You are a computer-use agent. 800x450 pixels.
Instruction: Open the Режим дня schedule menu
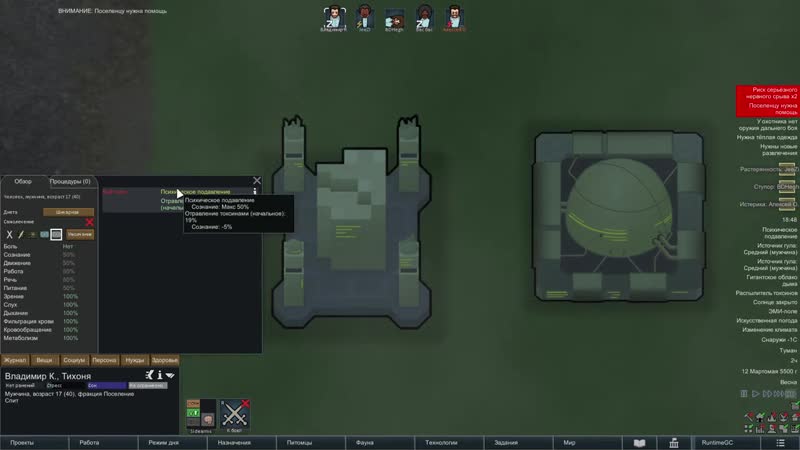pos(163,442)
